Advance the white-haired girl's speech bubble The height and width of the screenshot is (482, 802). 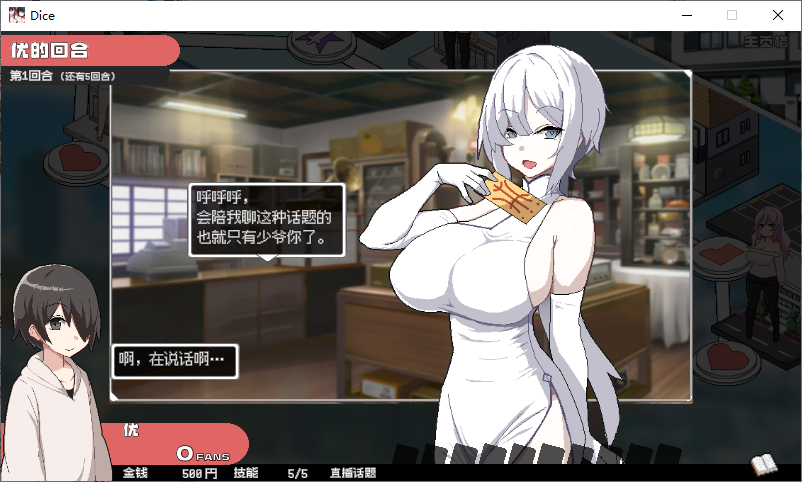coord(265,220)
